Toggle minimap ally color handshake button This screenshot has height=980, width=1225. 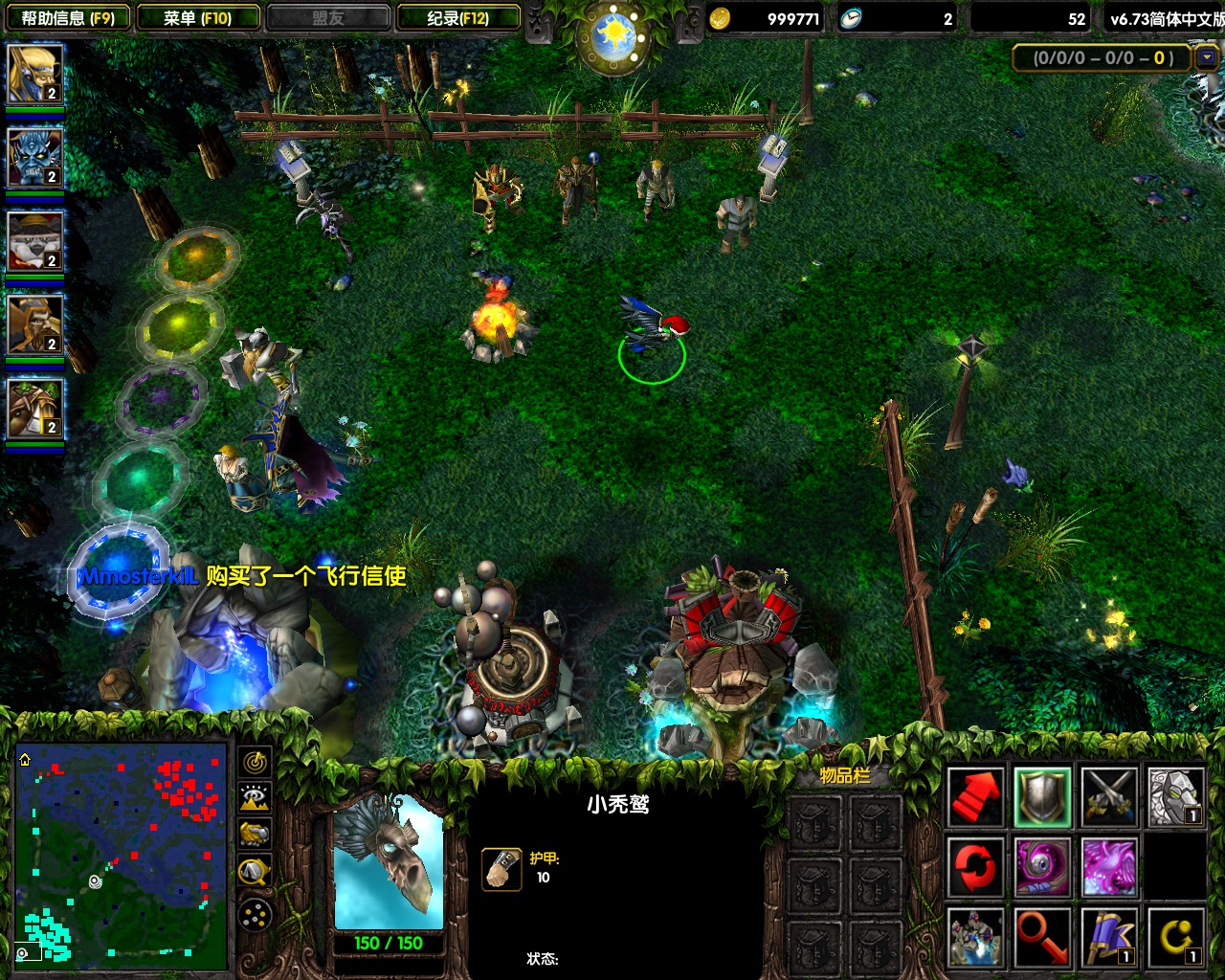255,835
